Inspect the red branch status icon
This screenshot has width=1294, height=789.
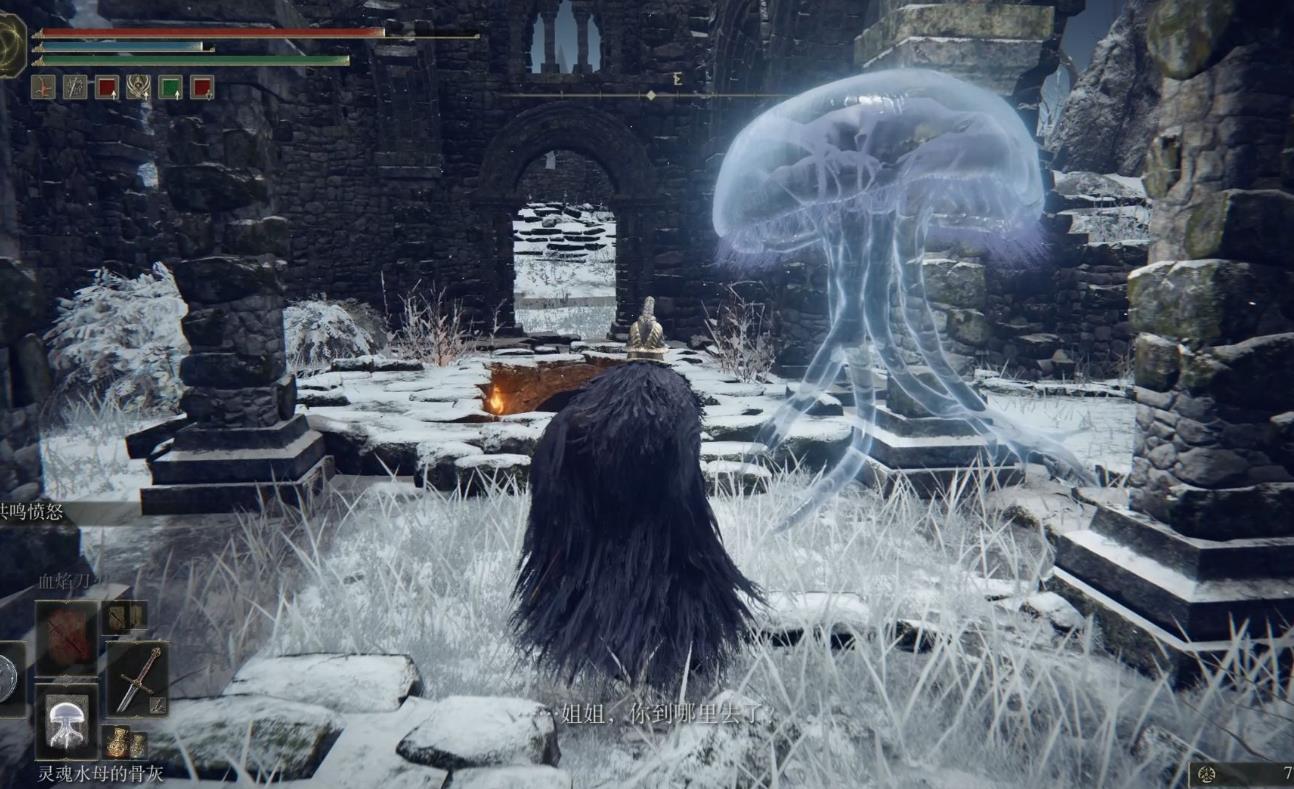click(43, 87)
